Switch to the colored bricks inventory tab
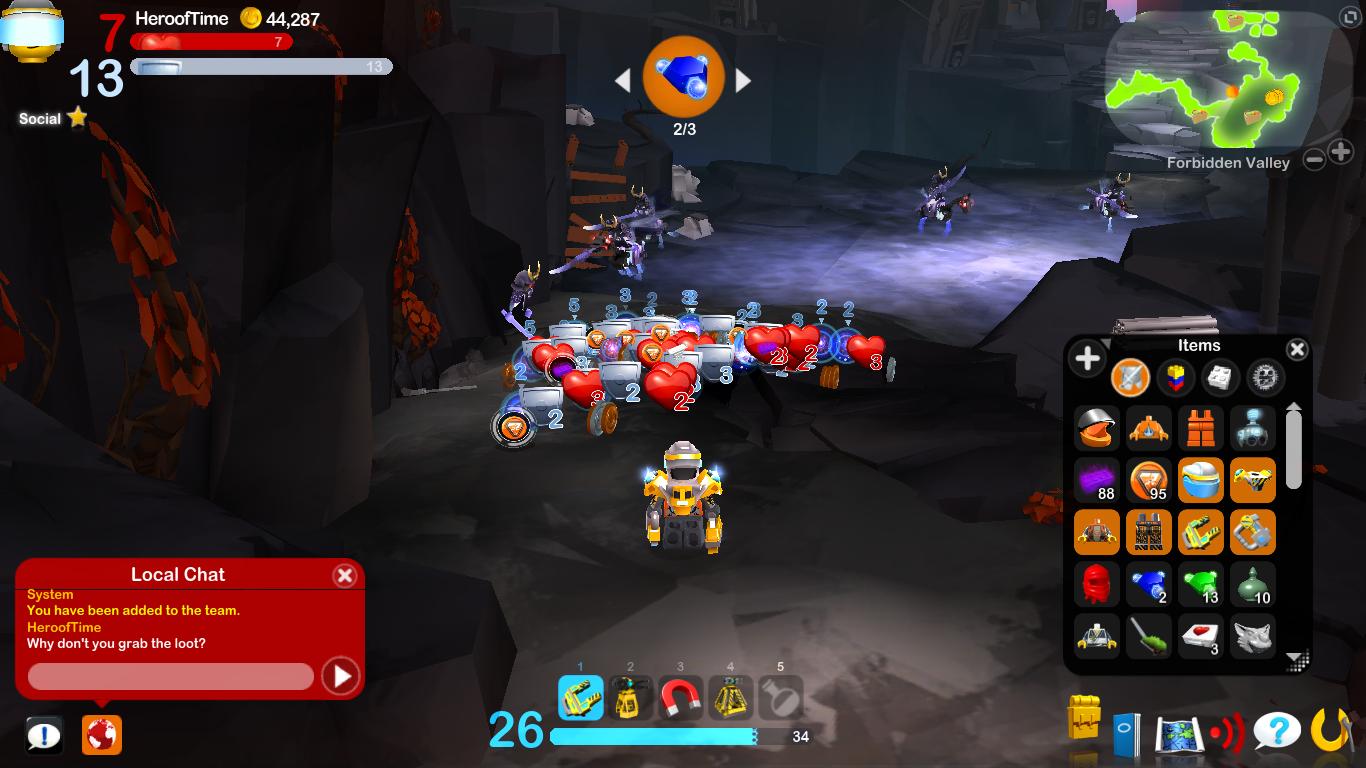1366x768 pixels. tap(1176, 378)
